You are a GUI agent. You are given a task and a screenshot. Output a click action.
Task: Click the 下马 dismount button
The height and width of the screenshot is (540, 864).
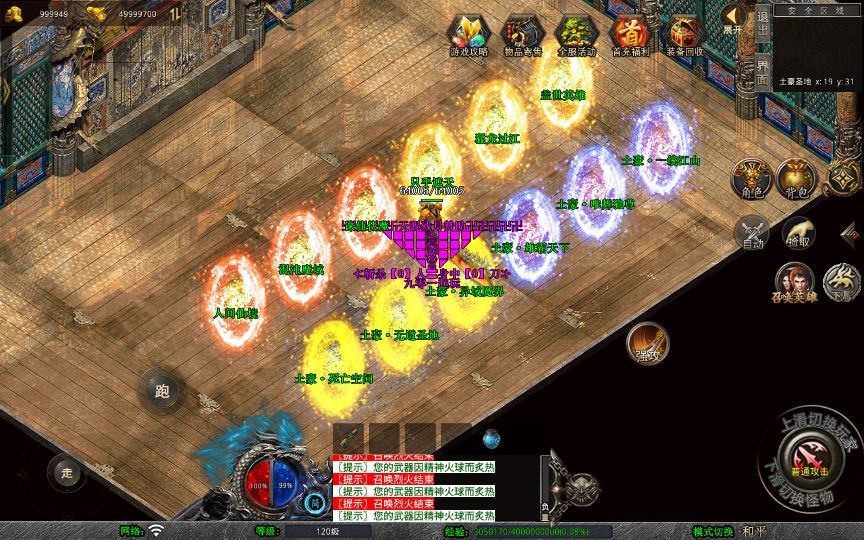(x=840, y=281)
